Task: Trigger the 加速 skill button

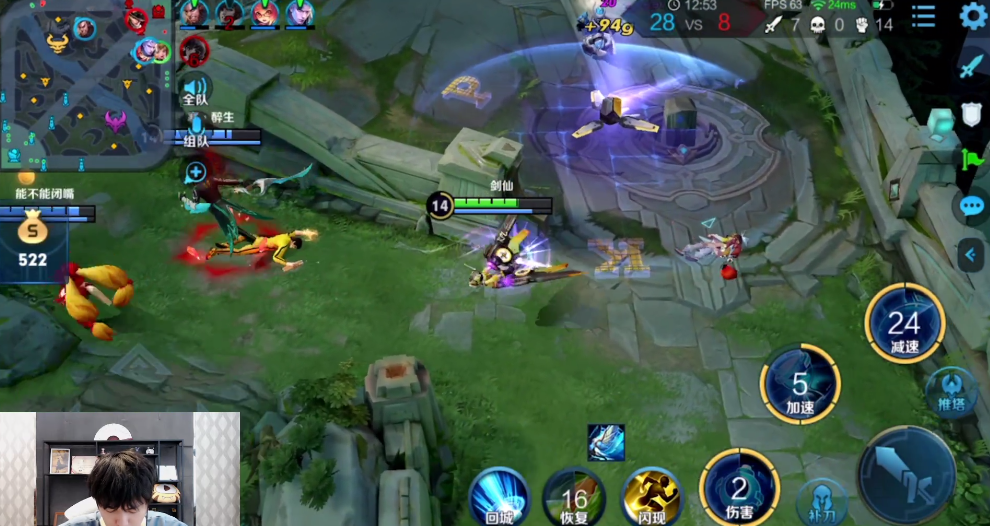Action: point(799,384)
